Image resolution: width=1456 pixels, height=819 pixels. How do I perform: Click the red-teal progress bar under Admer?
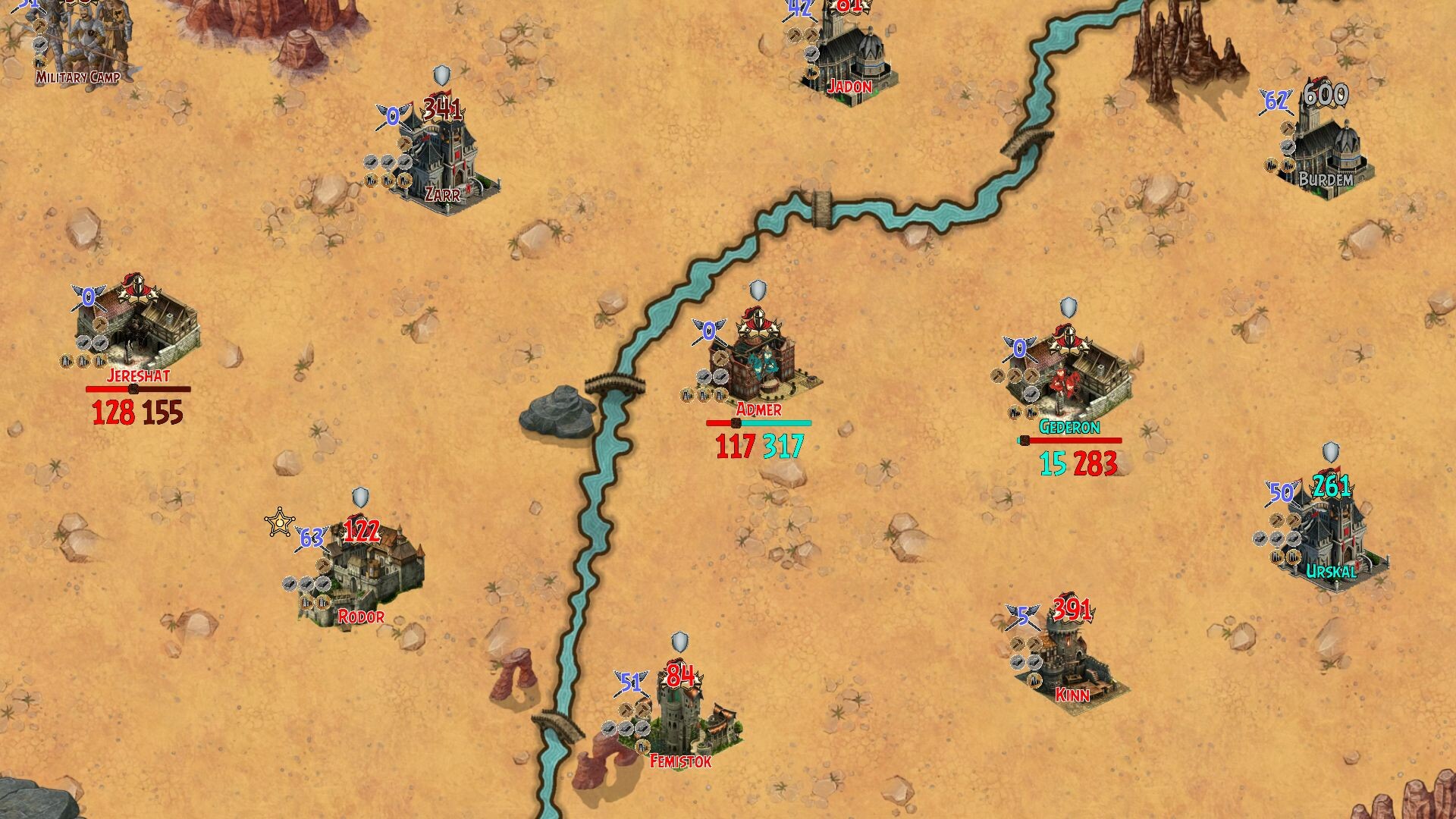click(758, 425)
